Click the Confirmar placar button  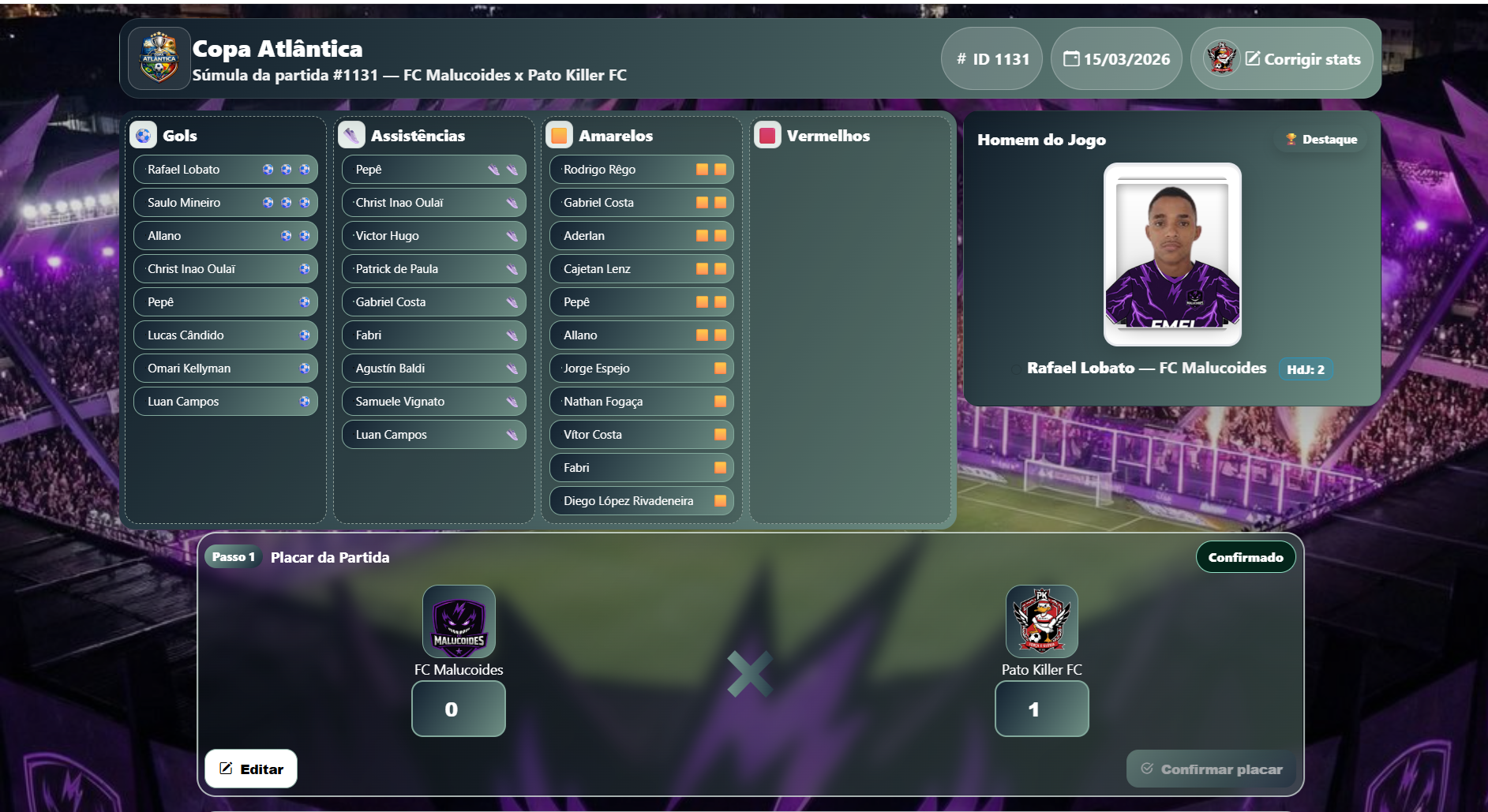pos(1212,769)
